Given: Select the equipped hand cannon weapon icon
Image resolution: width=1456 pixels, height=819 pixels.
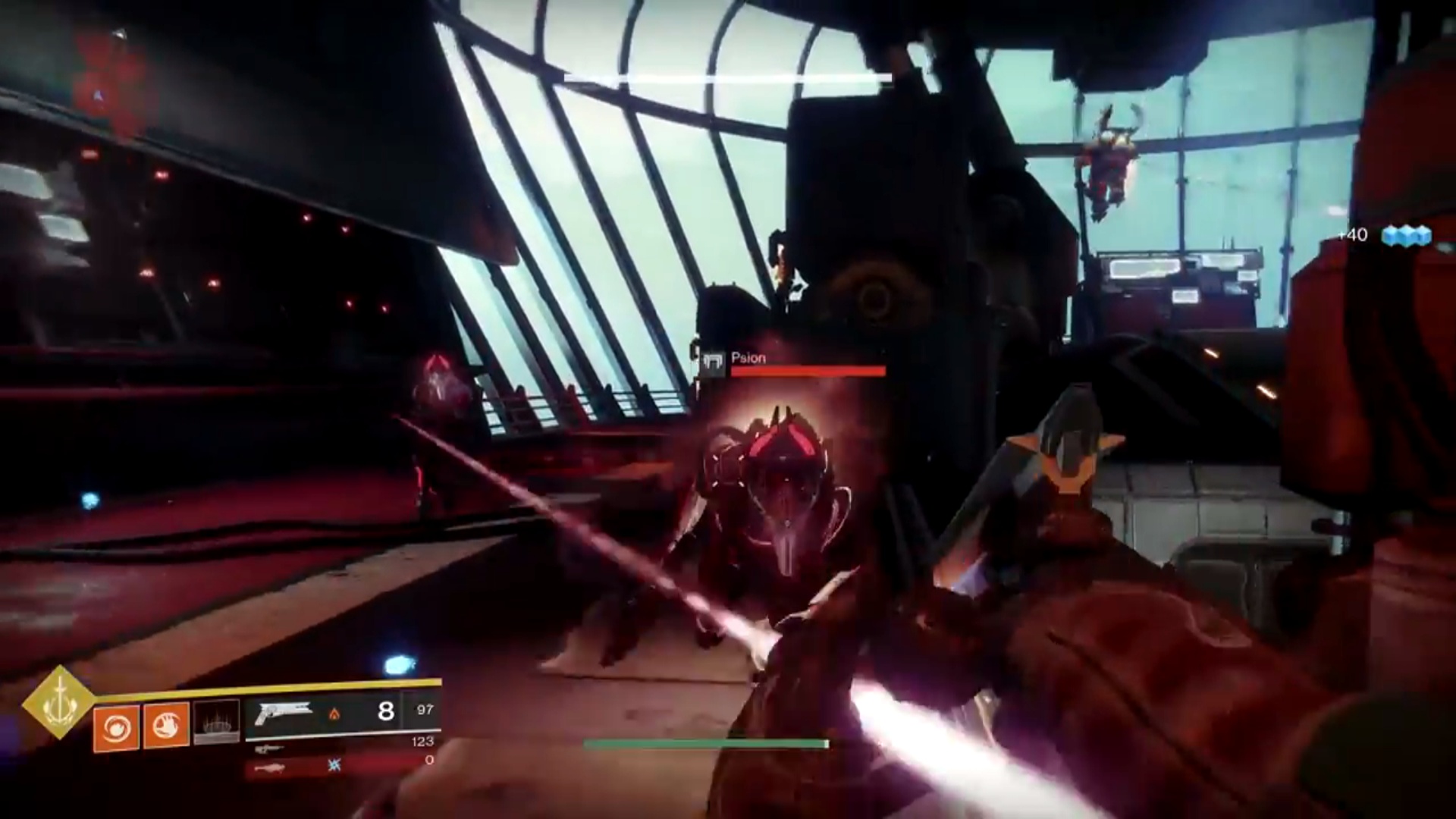Looking at the screenshot, I should 284,713.
